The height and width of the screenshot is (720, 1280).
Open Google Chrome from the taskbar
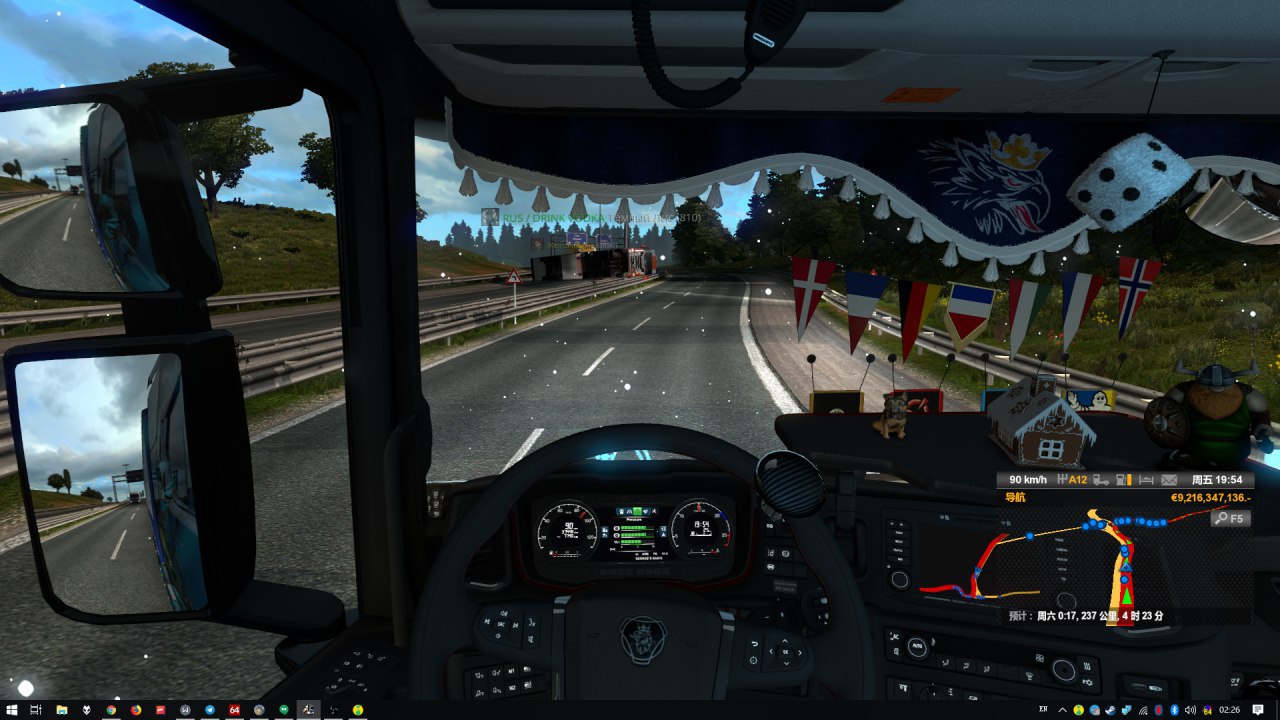(x=111, y=710)
